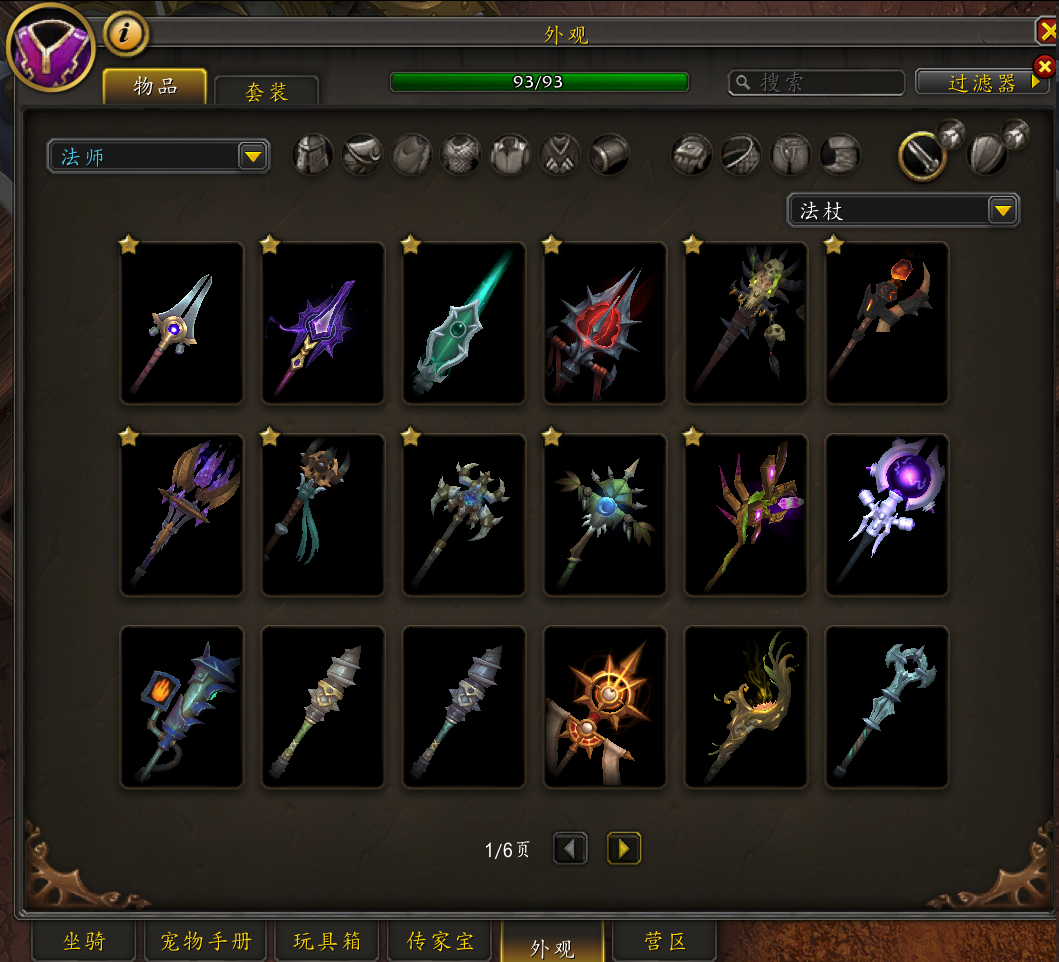This screenshot has width=1059, height=962.
Task: Switch to the 营区 tab
Action: pyautogui.click(x=665, y=942)
